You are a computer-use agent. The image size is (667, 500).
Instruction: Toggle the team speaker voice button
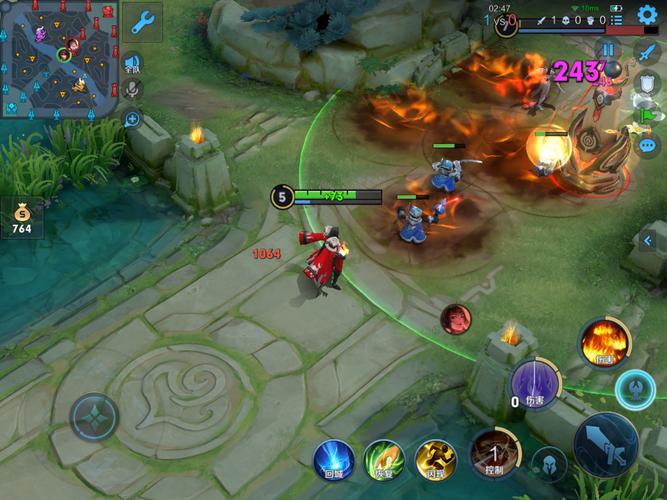[131, 64]
